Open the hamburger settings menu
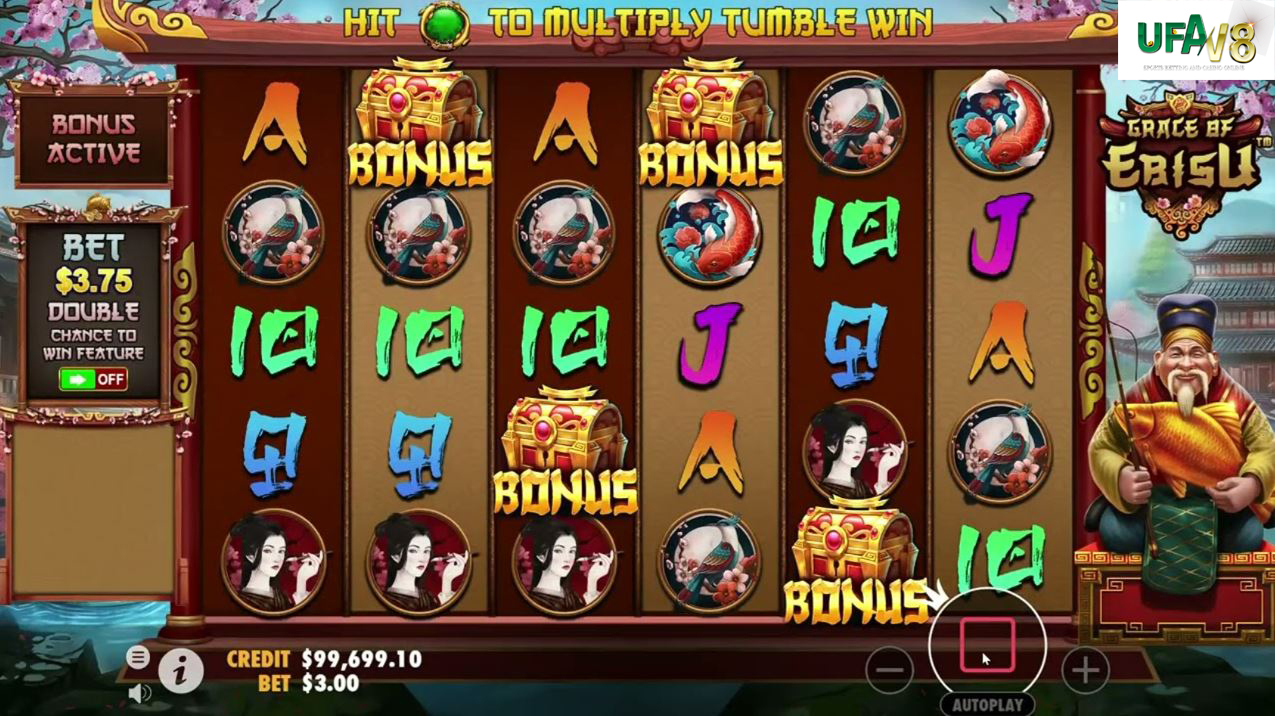Image resolution: width=1275 pixels, height=716 pixels. coord(138,657)
